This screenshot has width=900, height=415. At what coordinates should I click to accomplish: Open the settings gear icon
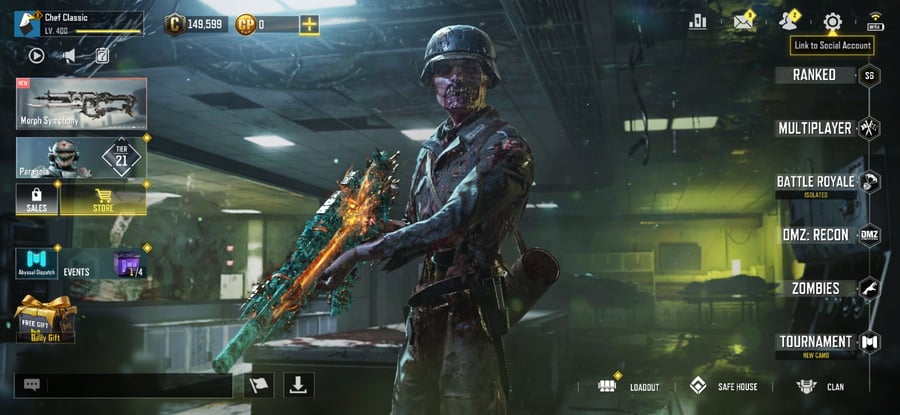[x=832, y=22]
